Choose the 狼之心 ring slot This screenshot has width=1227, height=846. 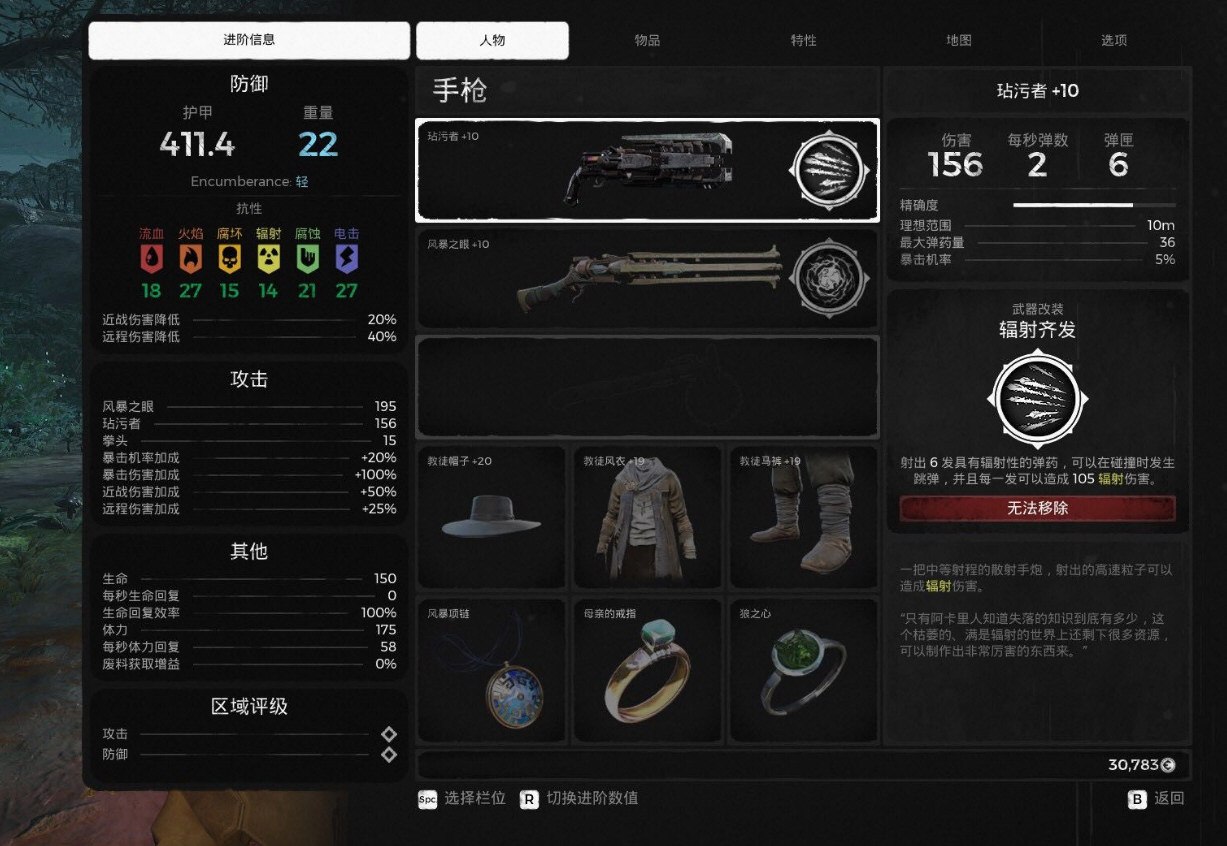click(803, 671)
